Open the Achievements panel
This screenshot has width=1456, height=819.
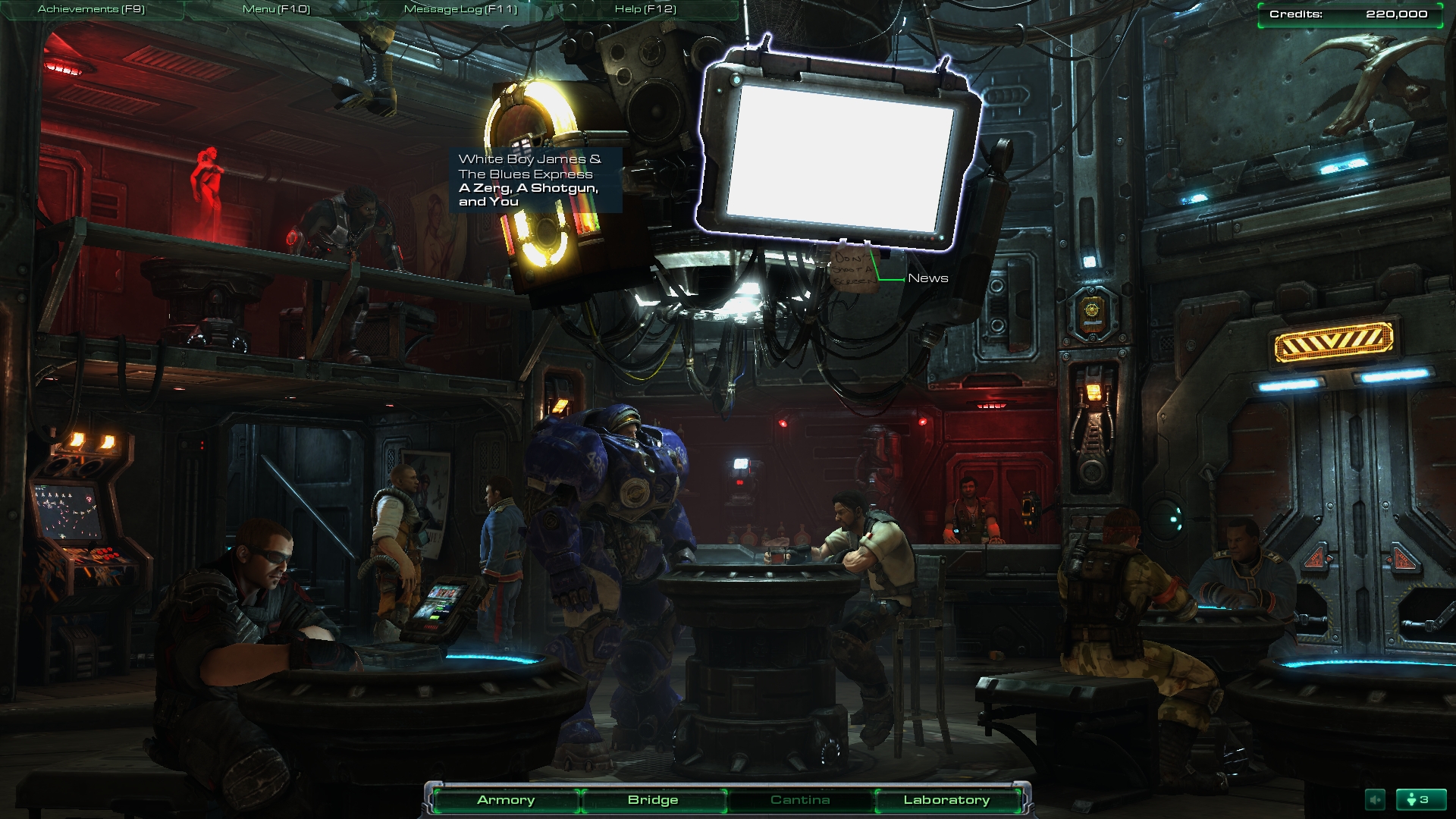(91, 9)
